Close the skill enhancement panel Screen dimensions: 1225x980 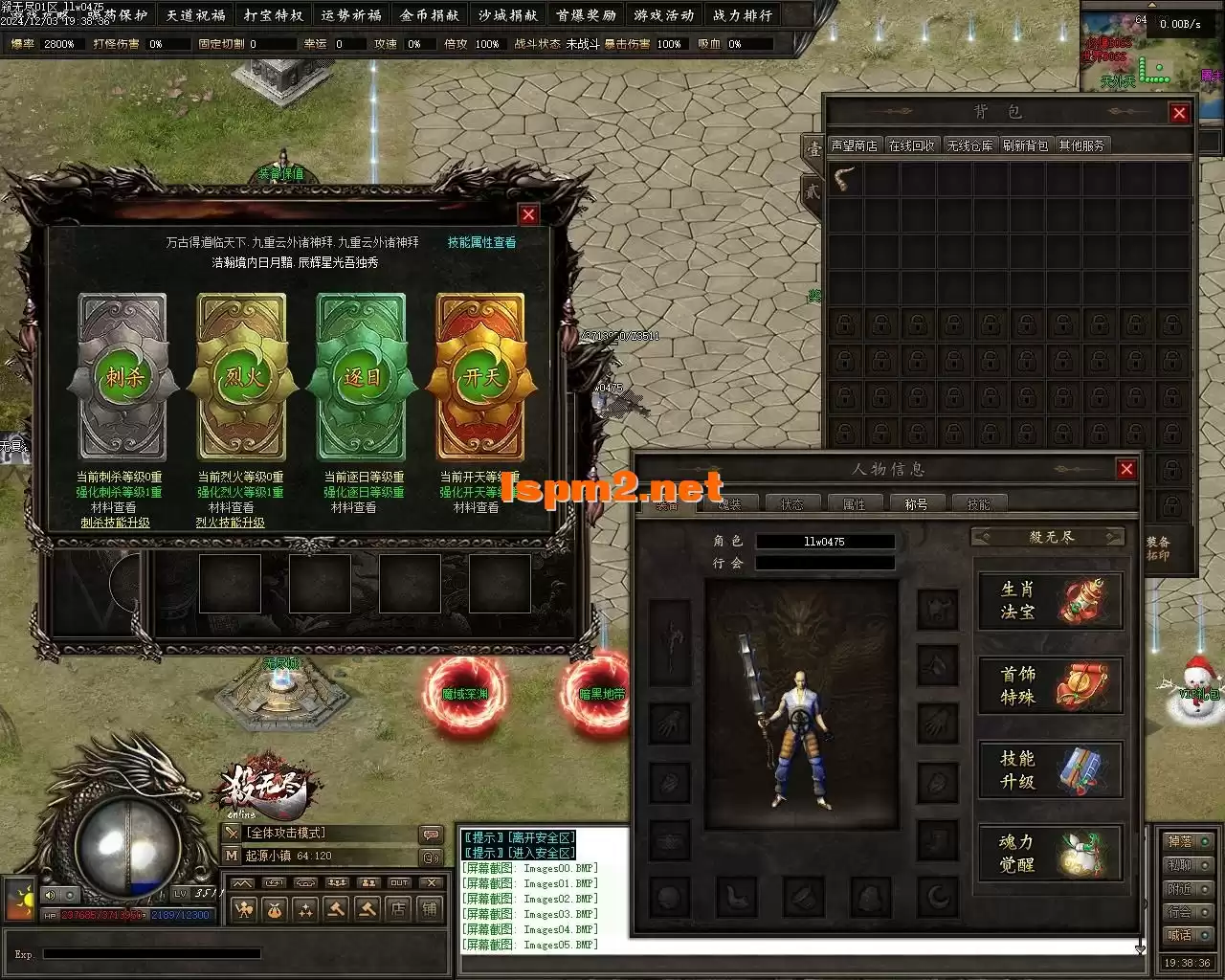(527, 214)
